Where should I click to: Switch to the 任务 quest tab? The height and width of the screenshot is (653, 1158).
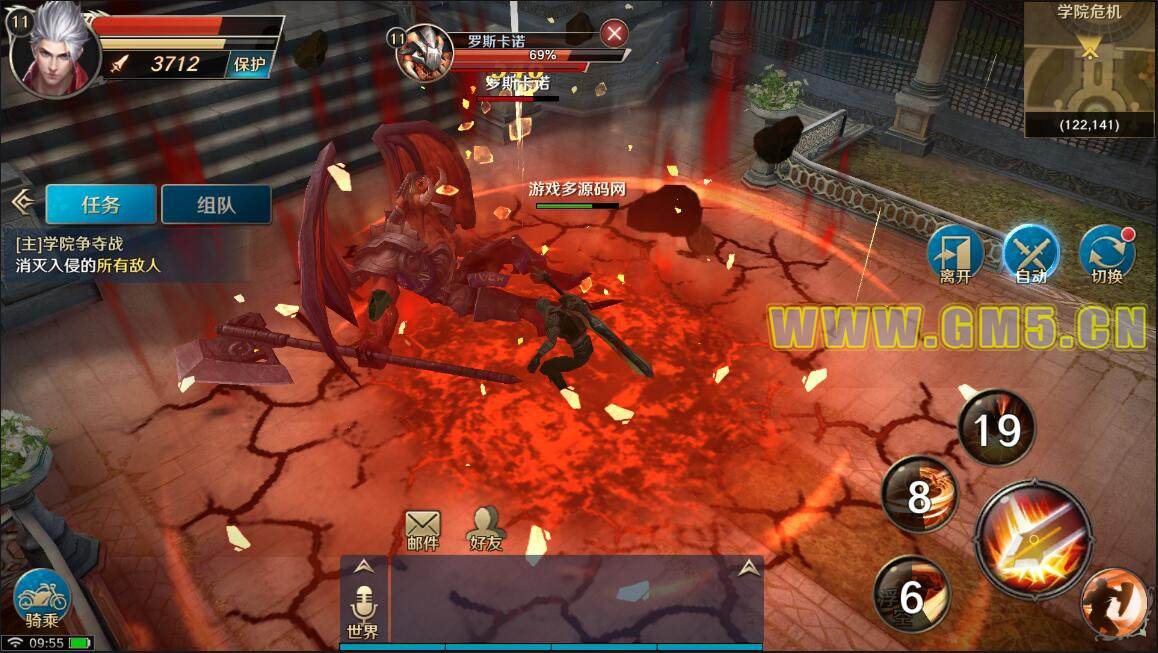[101, 204]
